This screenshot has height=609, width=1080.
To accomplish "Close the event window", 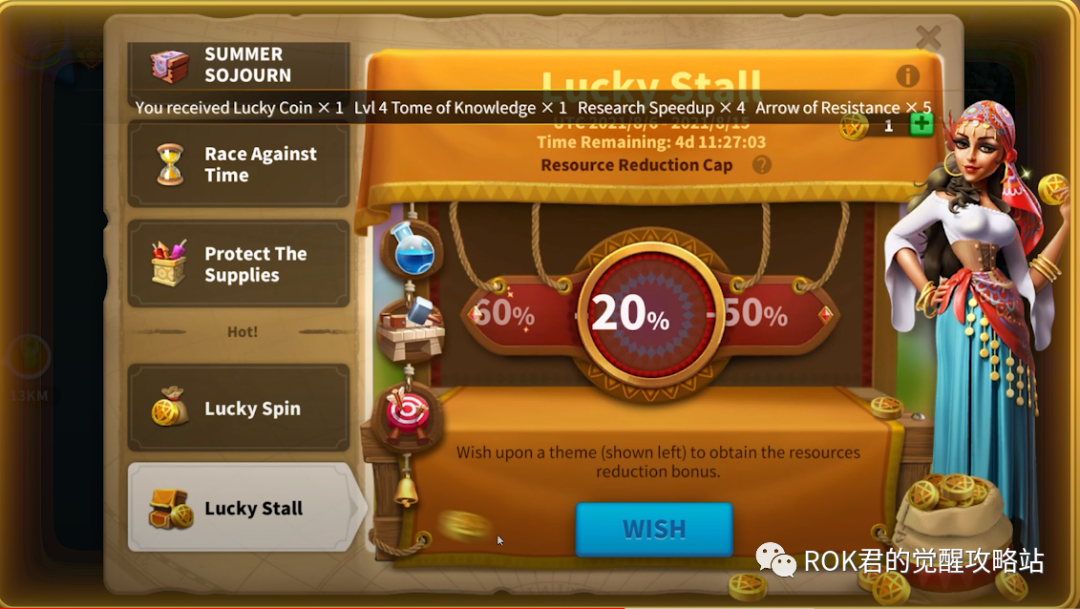I will pyautogui.click(x=928, y=38).
